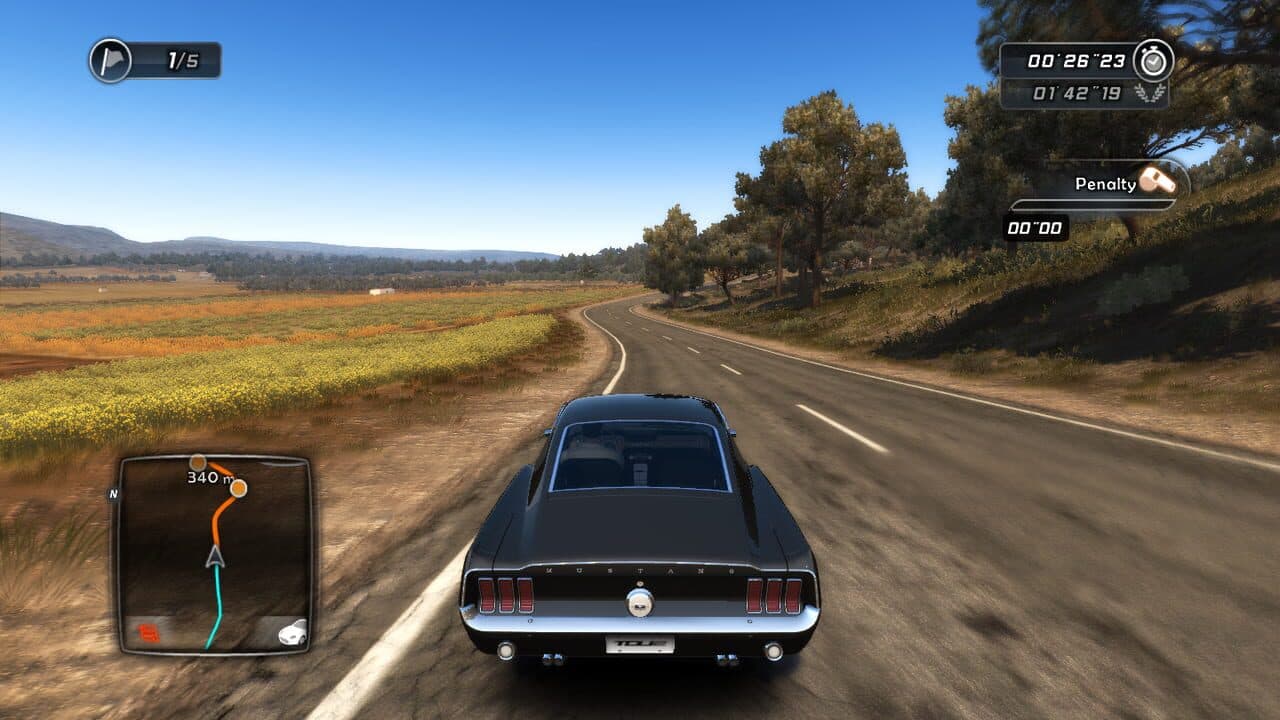Select the stopwatch icon beside the race timer

coord(1153,60)
